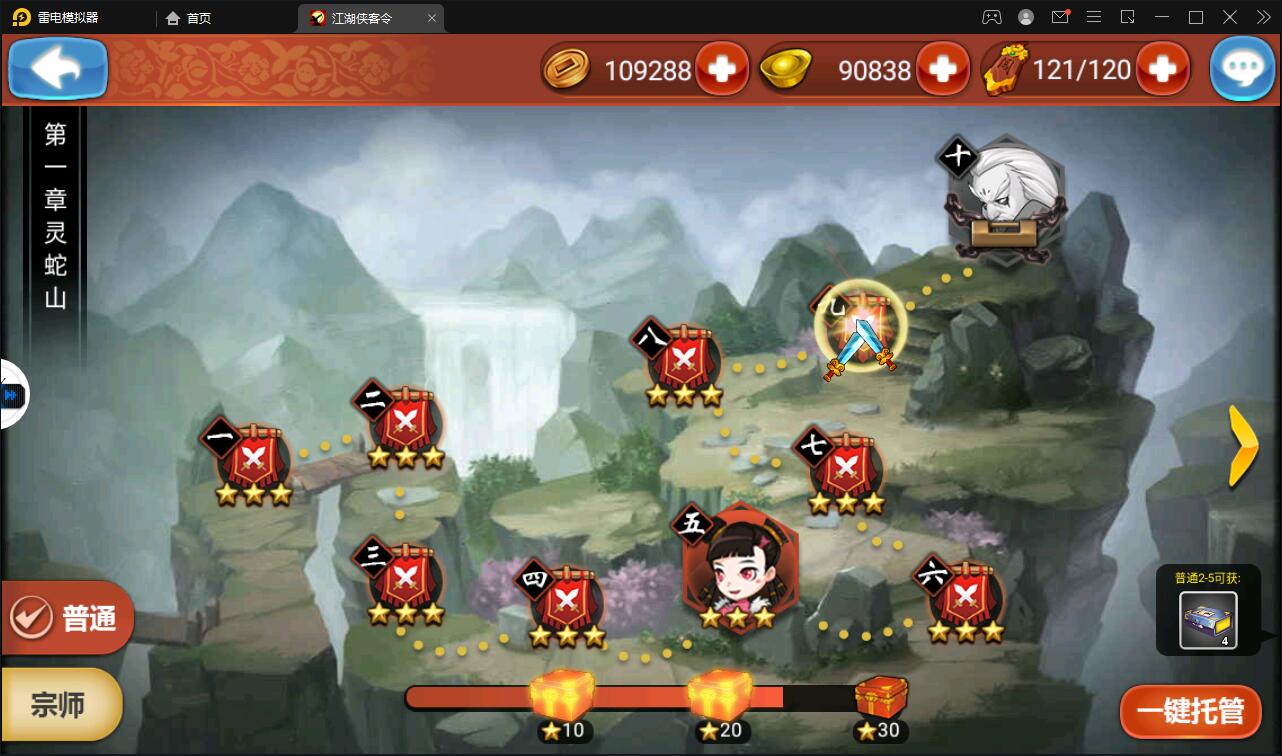
Task: Open the chat bubble in the top right
Action: (x=1242, y=68)
